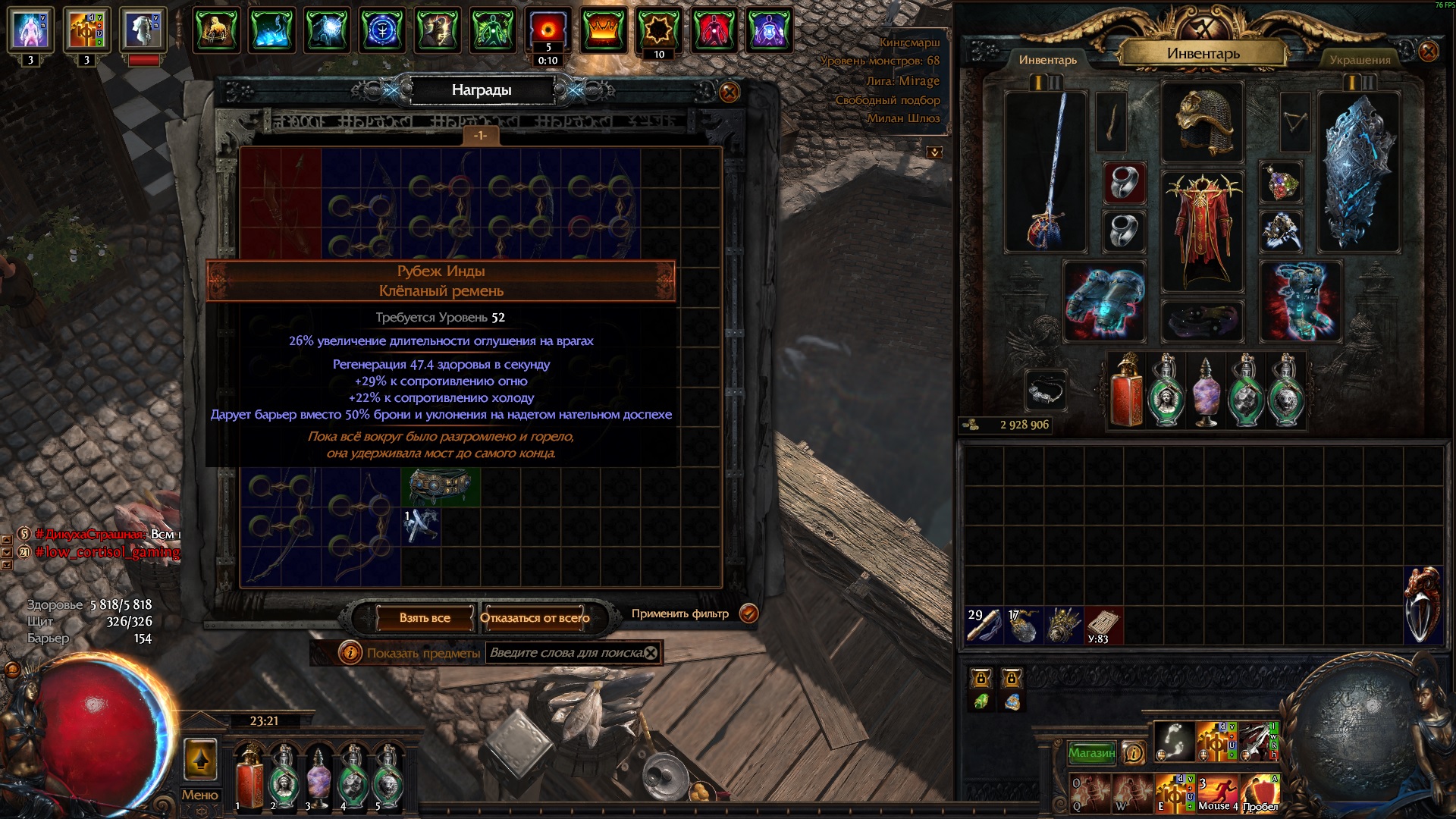The height and width of the screenshot is (819, 1456).
Task: Toggle the Применить фильтр checkbox
Action: tap(748, 613)
